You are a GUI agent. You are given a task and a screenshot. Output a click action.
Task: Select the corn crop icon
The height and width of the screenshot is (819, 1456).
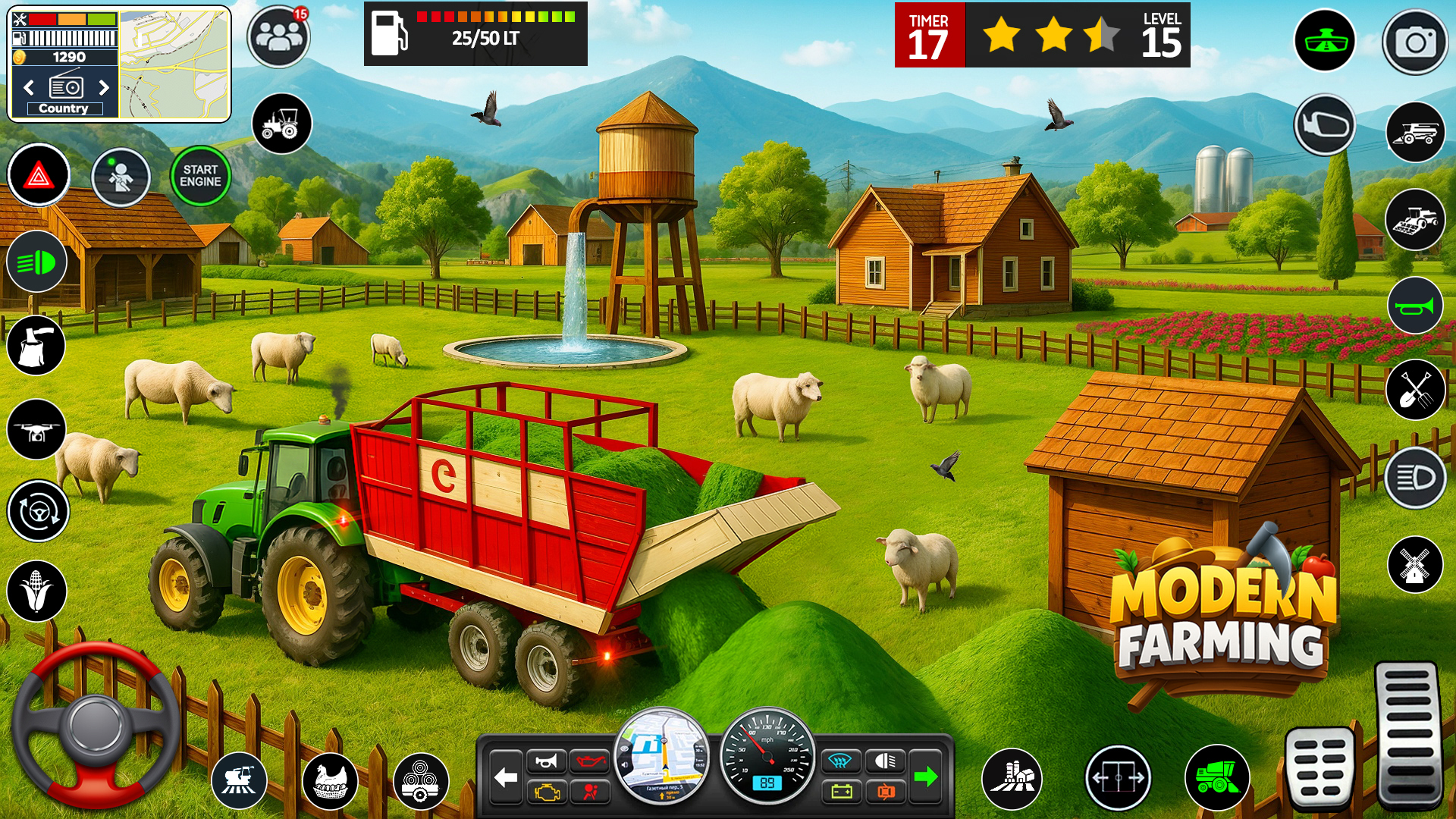coord(36,591)
